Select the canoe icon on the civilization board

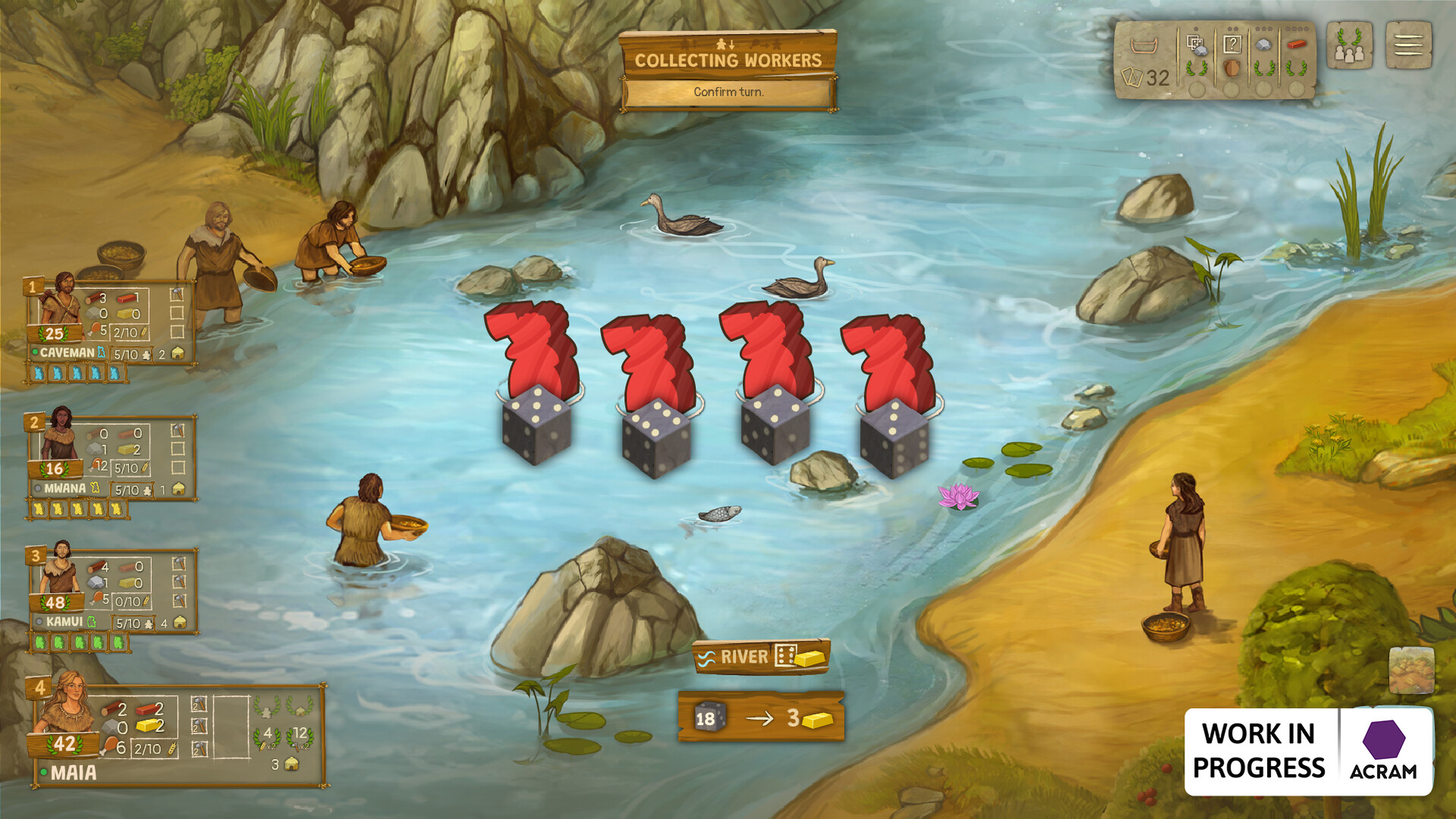tap(1144, 45)
